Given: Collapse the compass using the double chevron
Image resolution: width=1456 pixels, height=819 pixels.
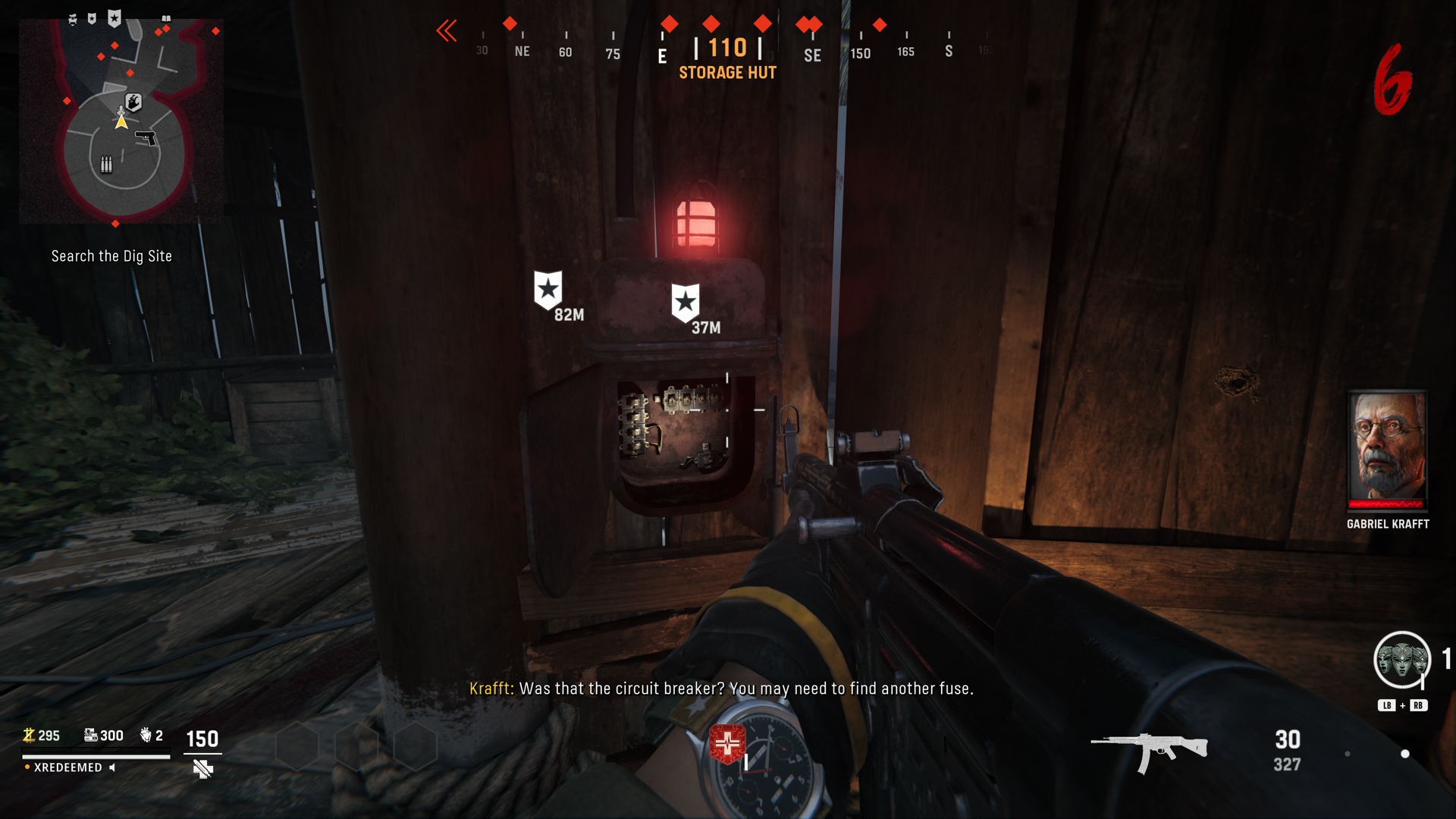Looking at the screenshot, I should (x=447, y=32).
